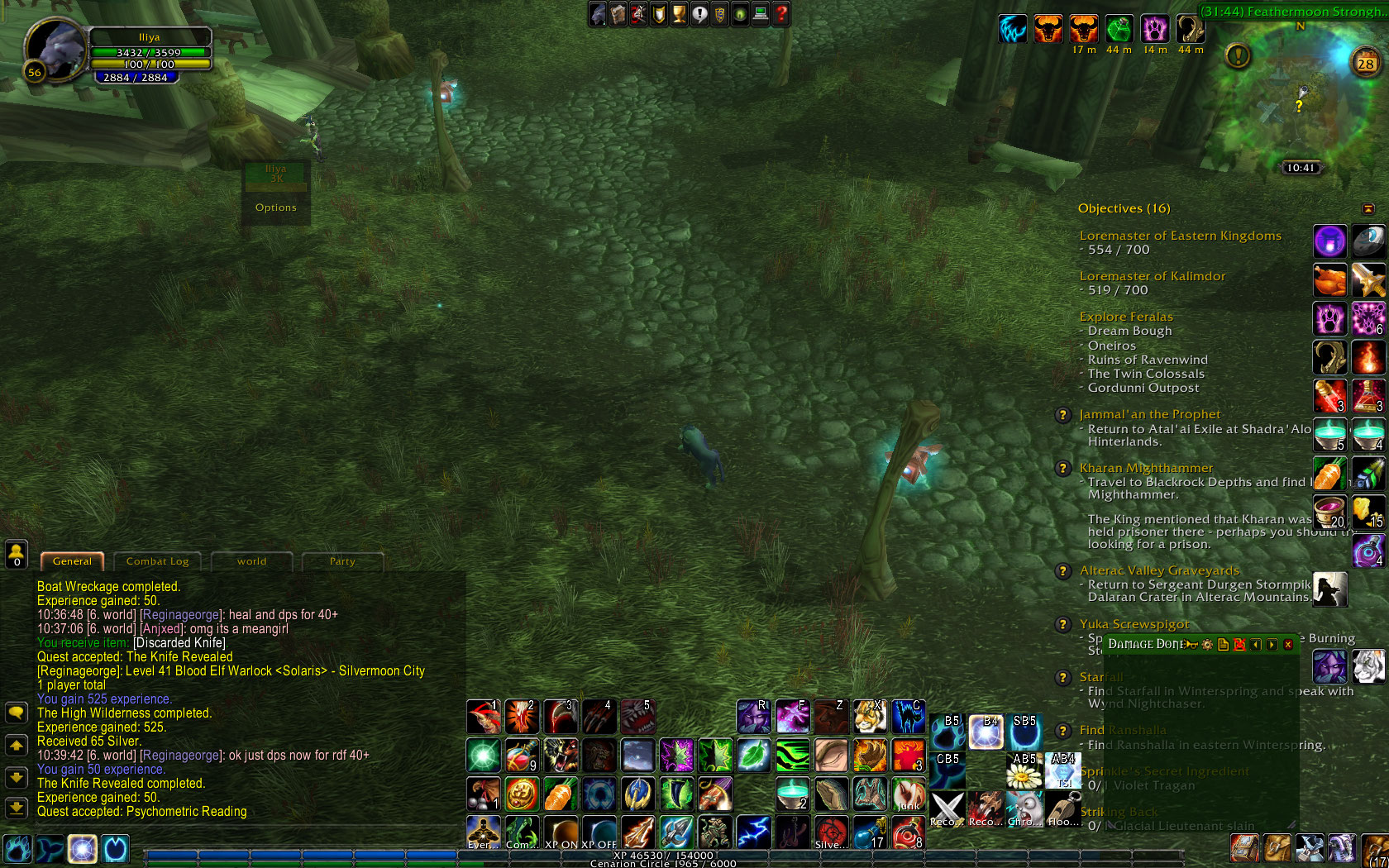Open the Damage Done meter settings gear
Viewport: 1389px width, 868px height.
[1207, 644]
